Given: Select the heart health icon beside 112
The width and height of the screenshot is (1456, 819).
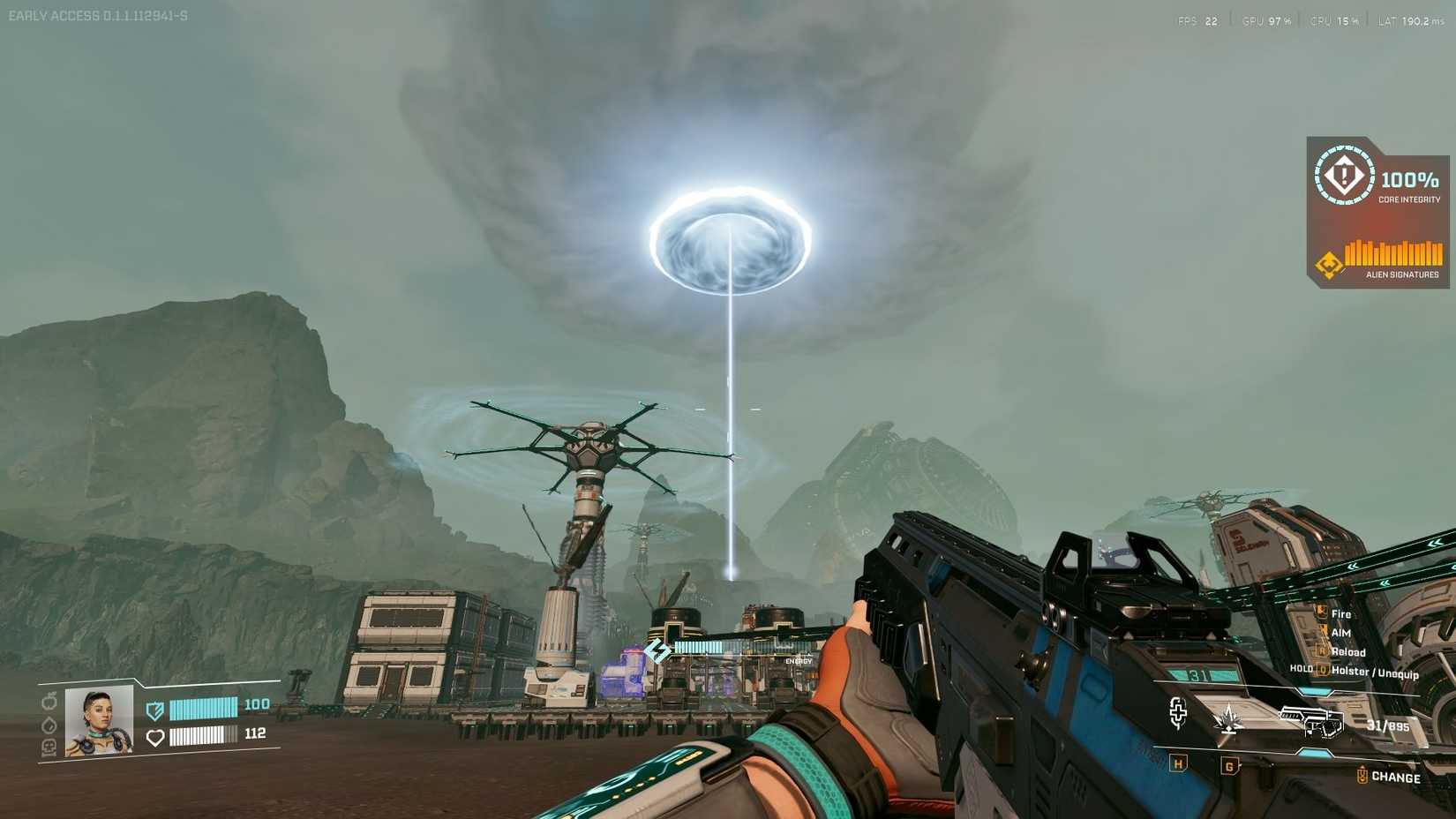Looking at the screenshot, I should (156, 737).
